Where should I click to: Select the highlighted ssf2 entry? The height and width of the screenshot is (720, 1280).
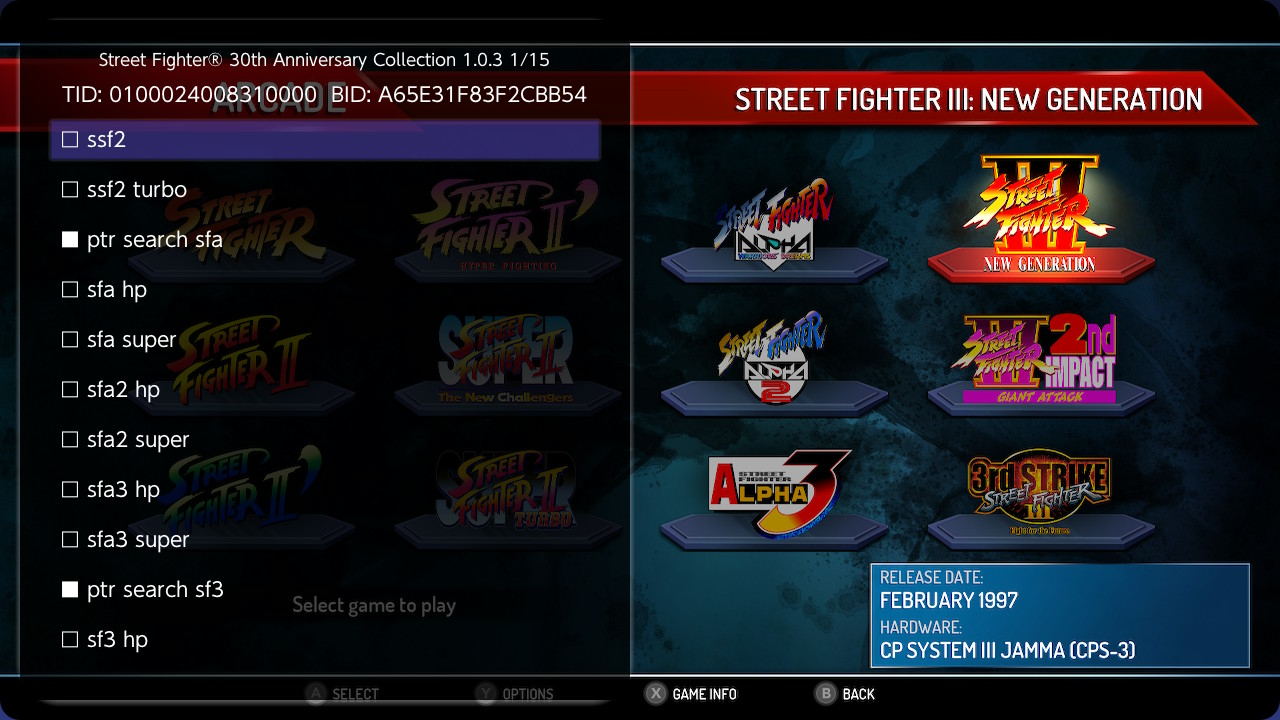tap(324, 140)
